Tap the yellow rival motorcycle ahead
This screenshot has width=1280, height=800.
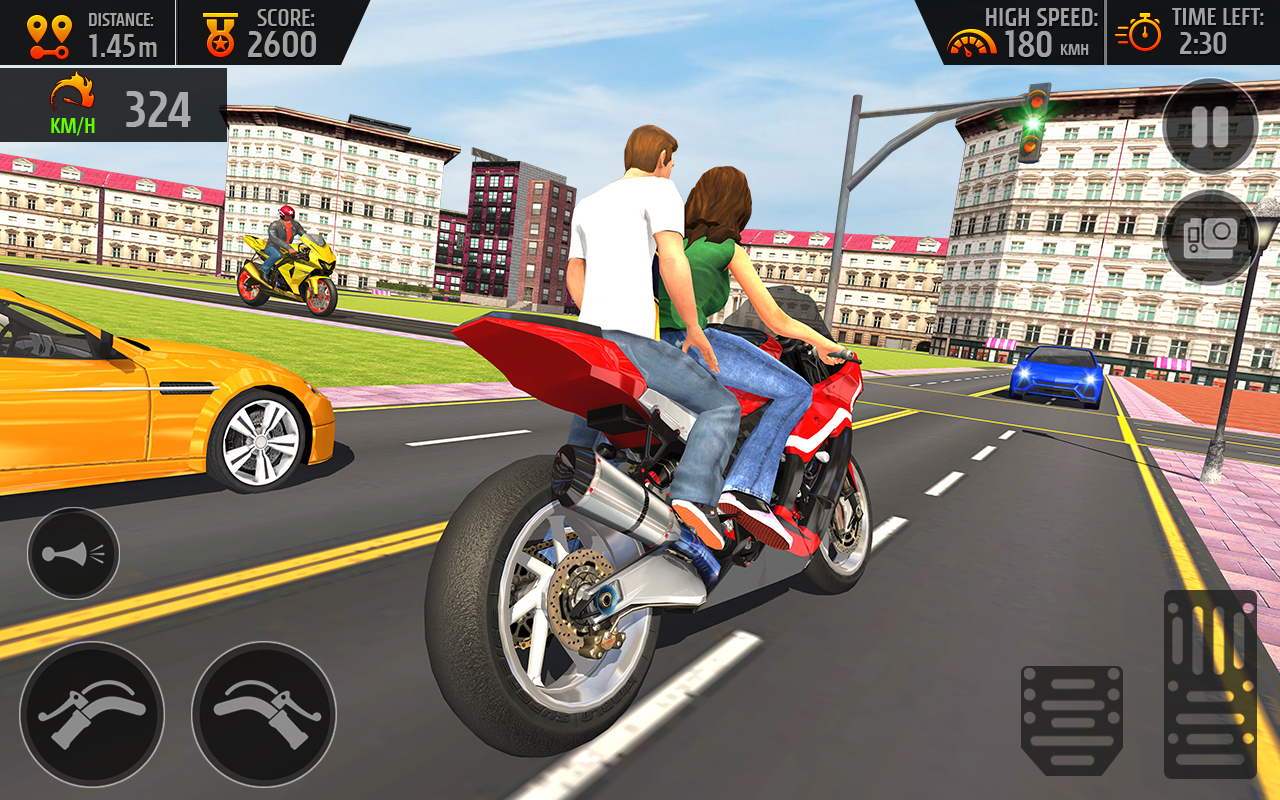click(290, 270)
